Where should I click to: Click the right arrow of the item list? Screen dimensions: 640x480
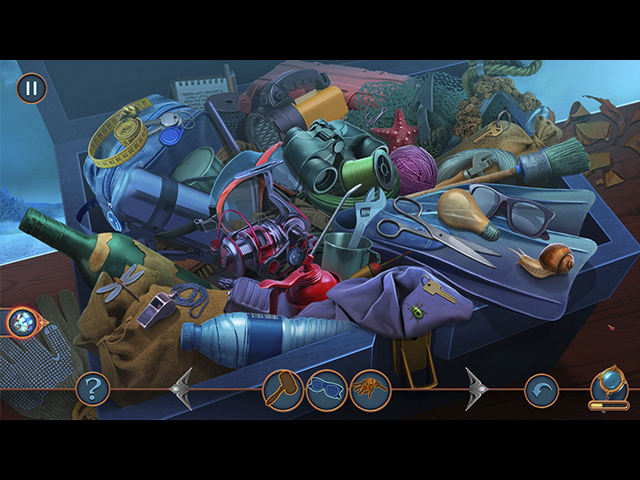pyautogui.click(x=475, y=388)
